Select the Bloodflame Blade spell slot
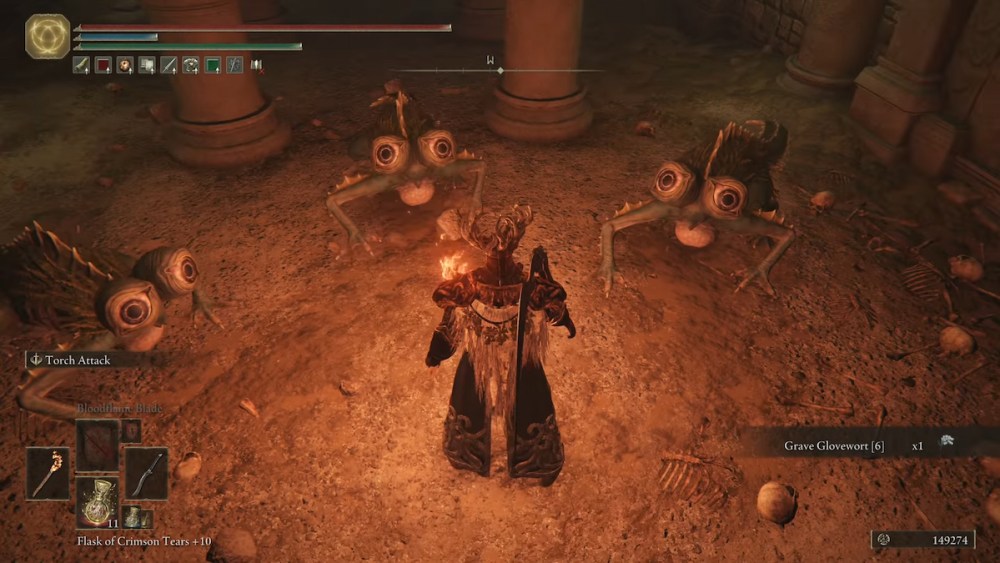 pyautogui.click(x=97, y=444)
